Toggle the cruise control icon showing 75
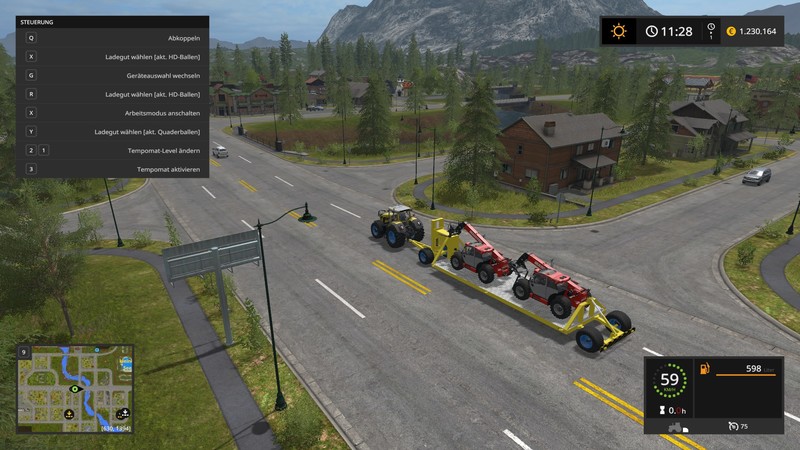This screenshot has width=800, height=450. (x=735, y=426)
